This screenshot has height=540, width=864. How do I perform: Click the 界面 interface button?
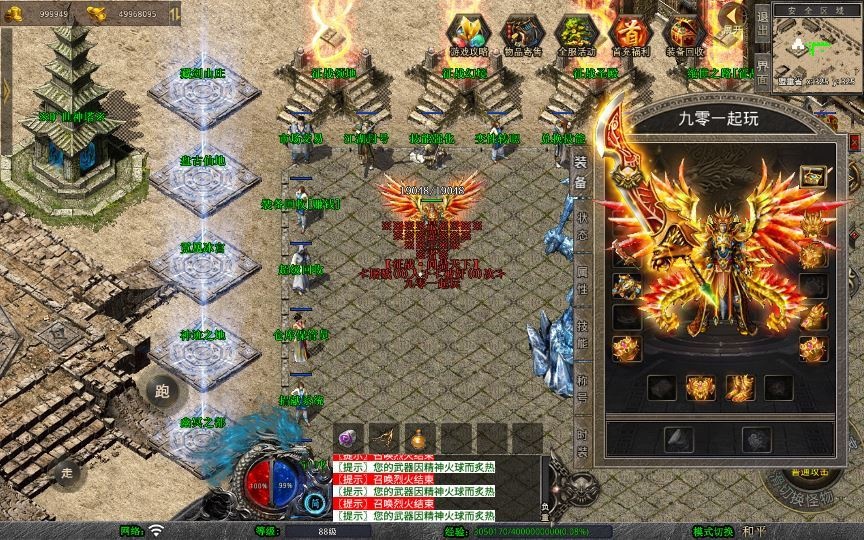click(762, 72)
